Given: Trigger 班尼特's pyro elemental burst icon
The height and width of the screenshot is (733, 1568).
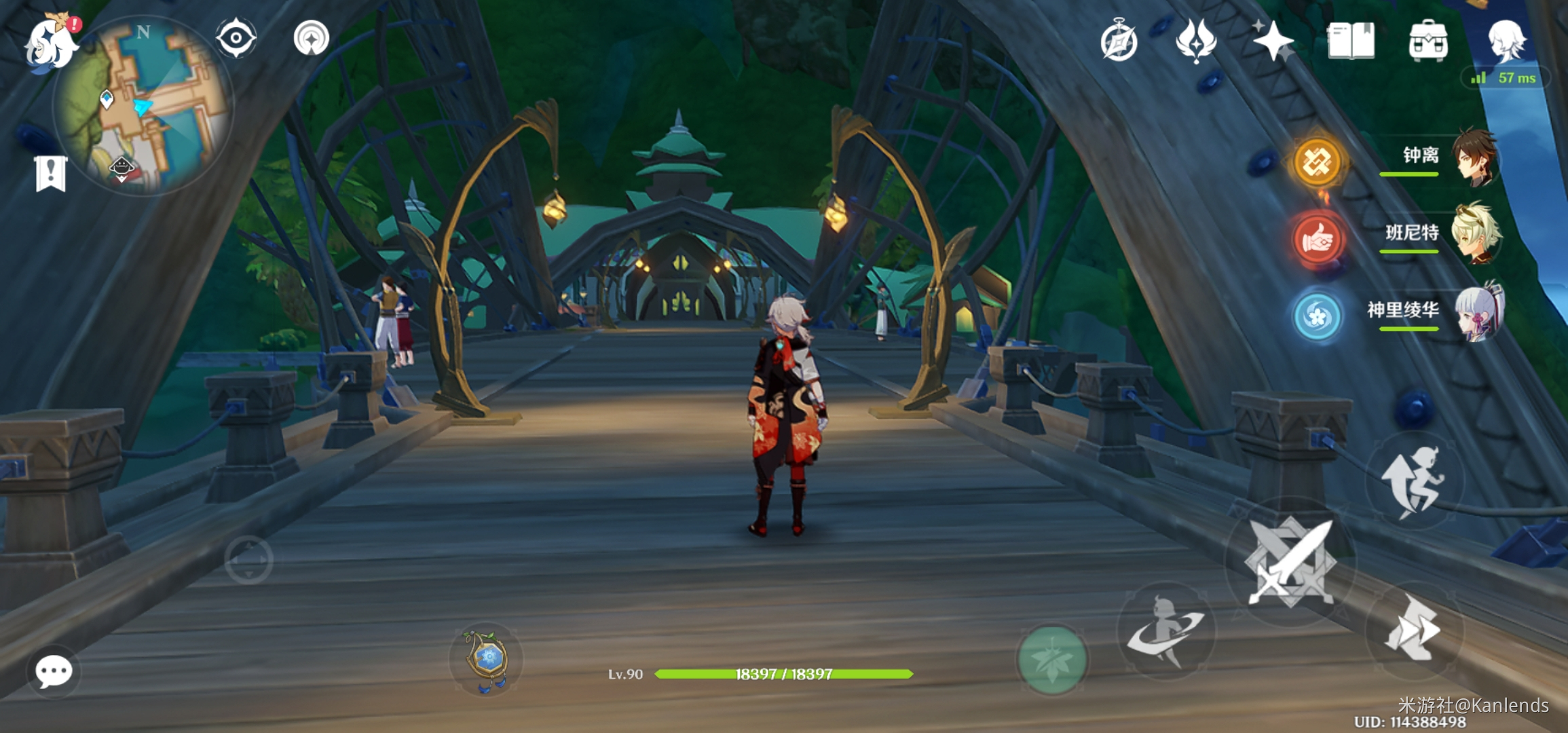Looking at the screenshot, I should point(1317,239).
